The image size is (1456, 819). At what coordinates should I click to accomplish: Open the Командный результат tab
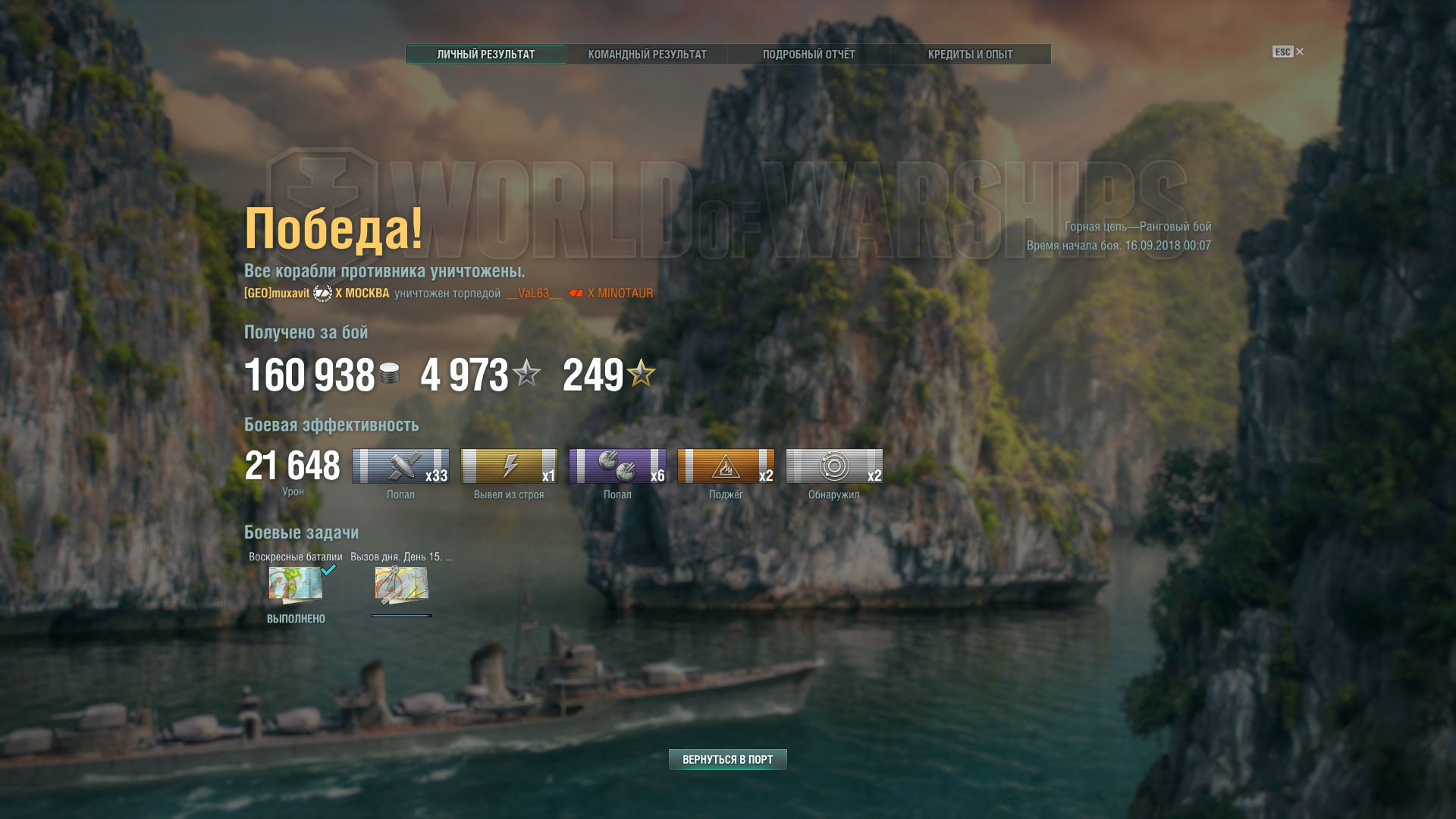point(647,55)
